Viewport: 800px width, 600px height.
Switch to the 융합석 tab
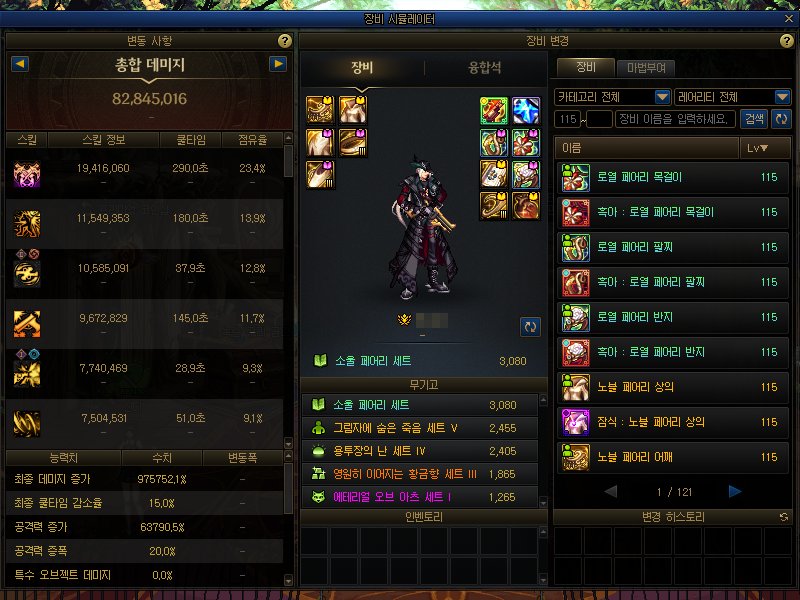(x=484, y=68)
